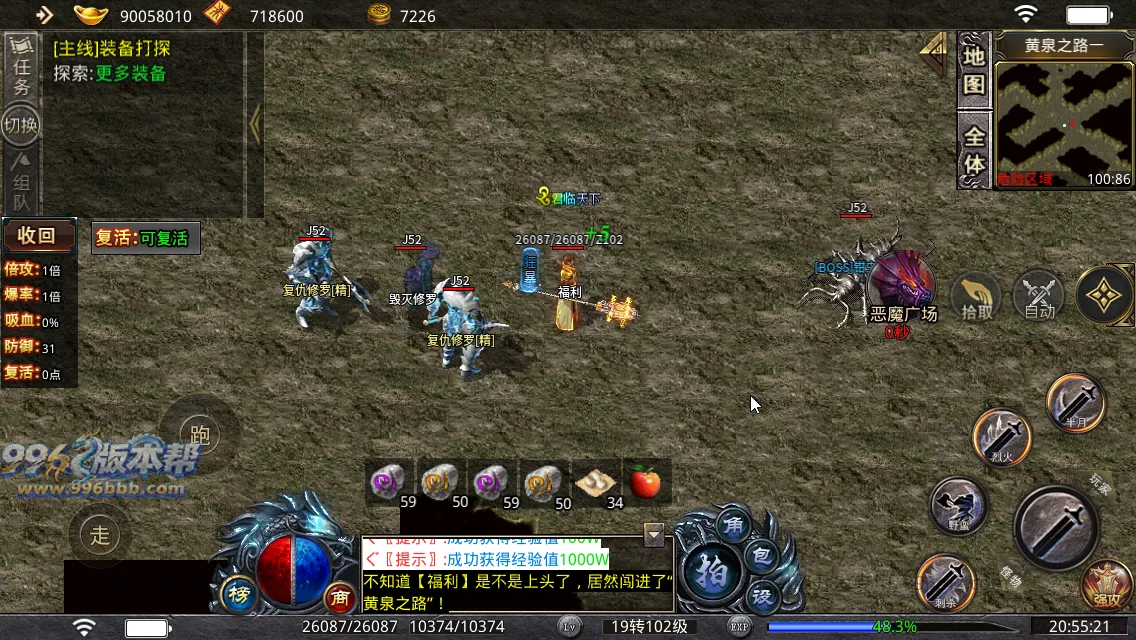Open the 地图 map button
Image resolution: width=1136 pixels, height=640 pixels.
974,71
